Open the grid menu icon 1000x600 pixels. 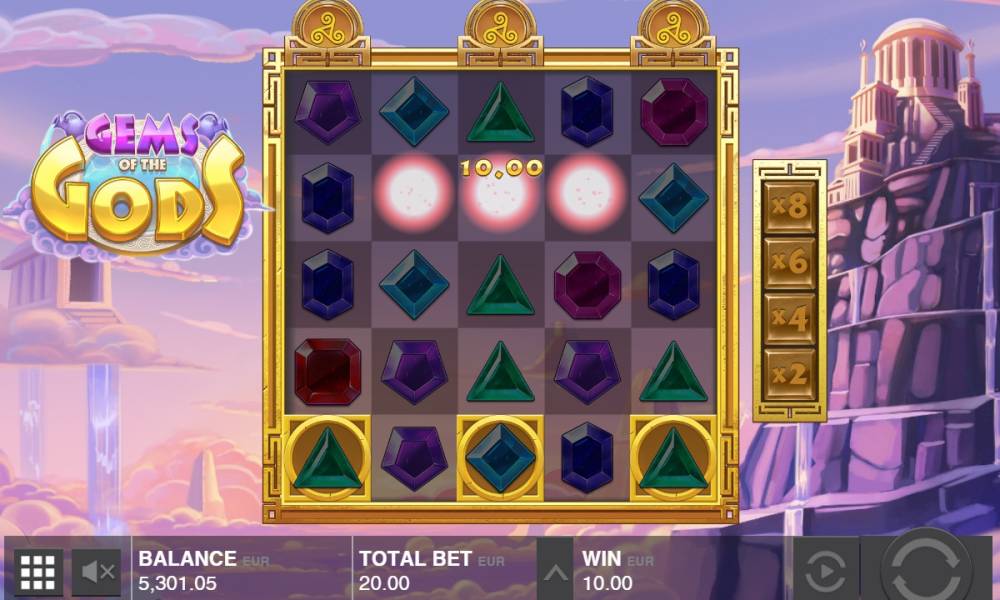[38, 572]
